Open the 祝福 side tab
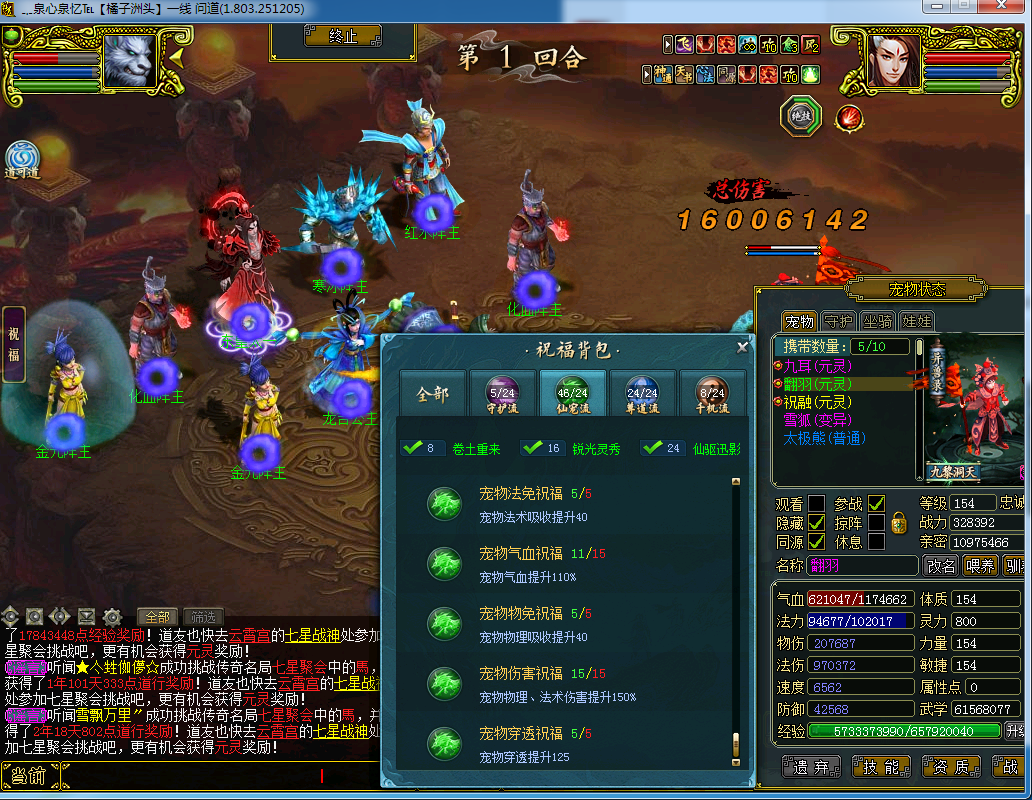Viewport: 1032px width, 800px height. (14, 344)
